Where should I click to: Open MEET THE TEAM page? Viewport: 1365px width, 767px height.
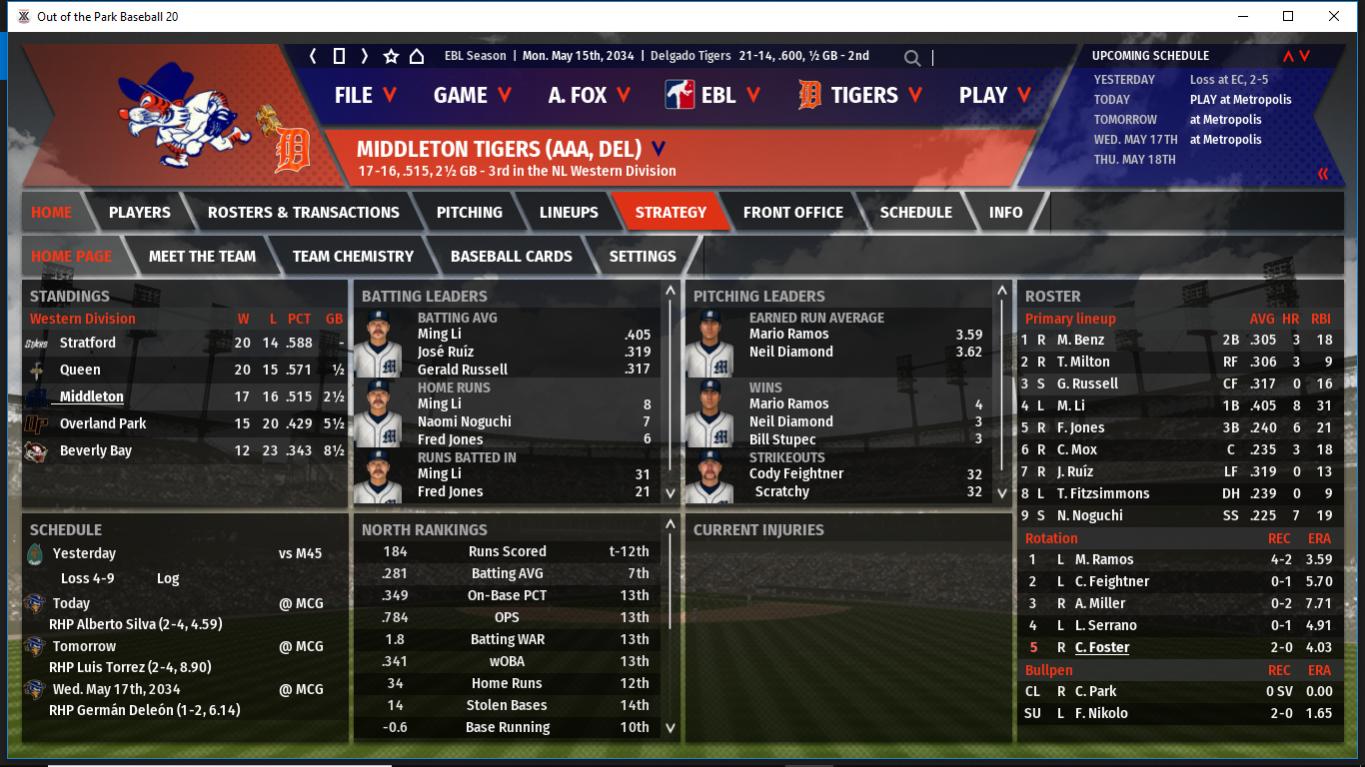pyautogui.click(x=202, y=256)
